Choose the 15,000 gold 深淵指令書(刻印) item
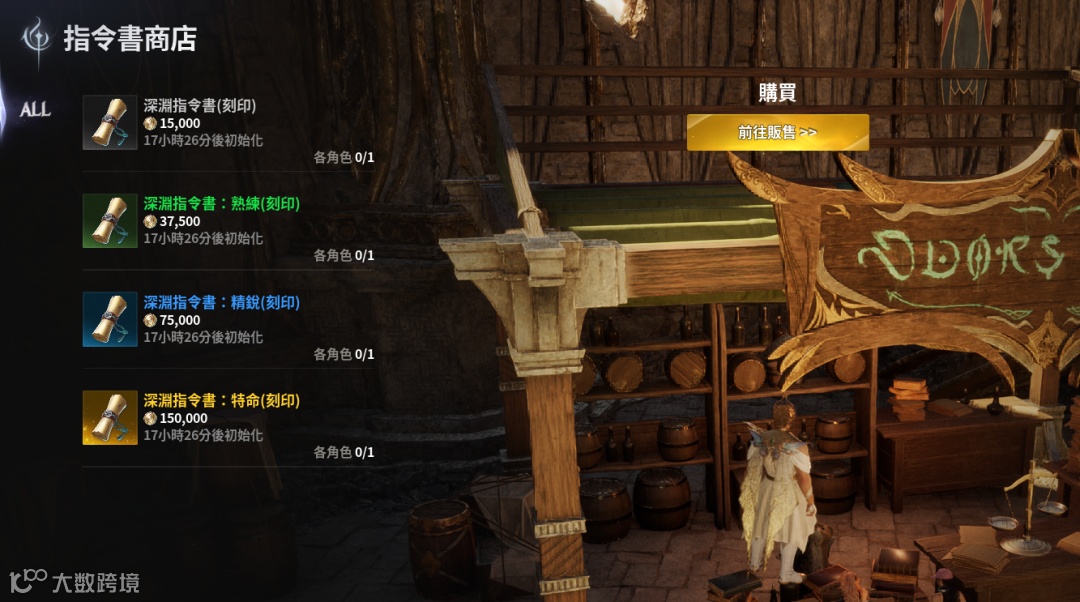1080x602 pixels. point(228,123)
